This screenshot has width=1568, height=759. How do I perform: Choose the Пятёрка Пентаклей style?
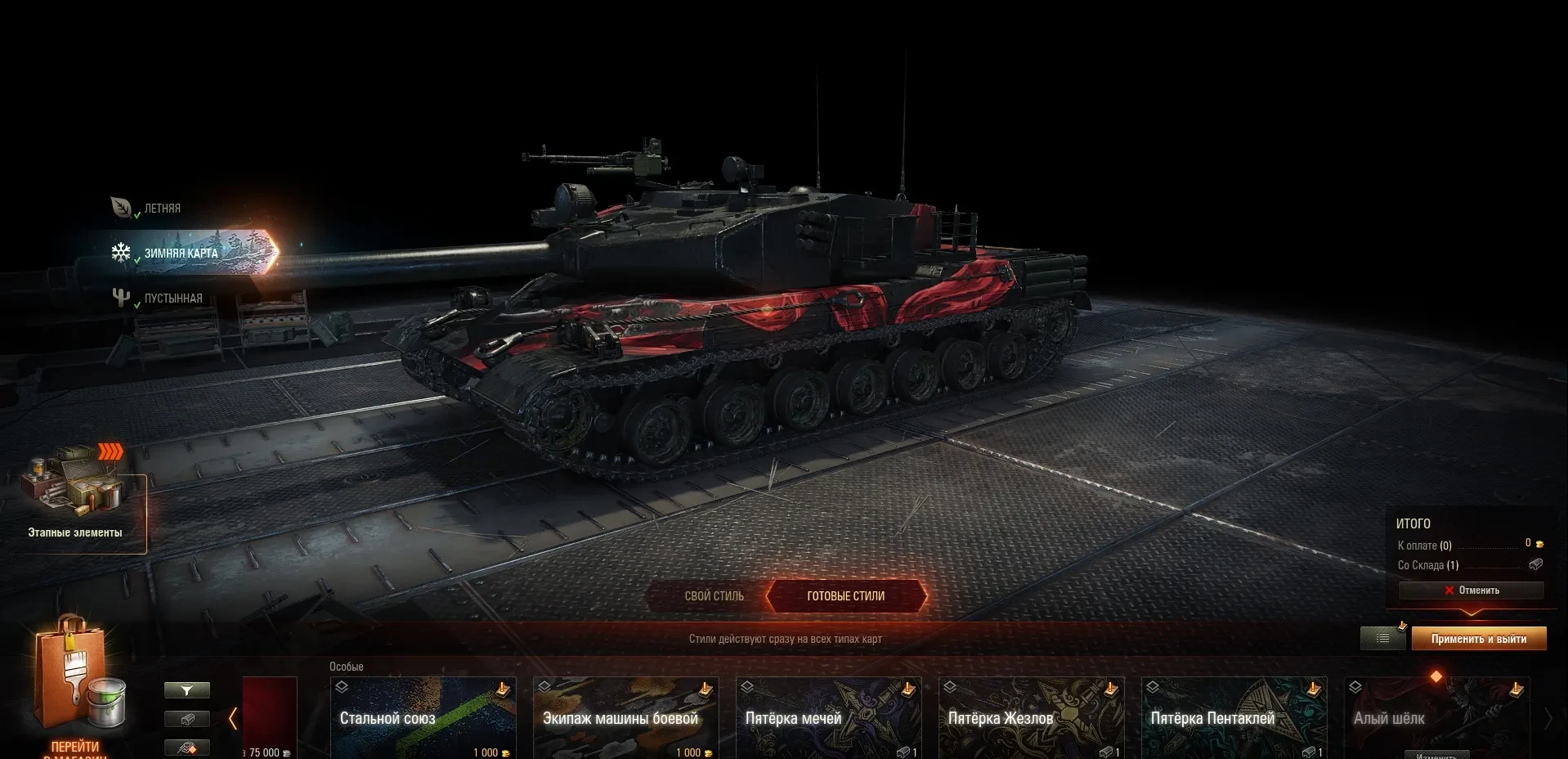[x=1234, y=717]
